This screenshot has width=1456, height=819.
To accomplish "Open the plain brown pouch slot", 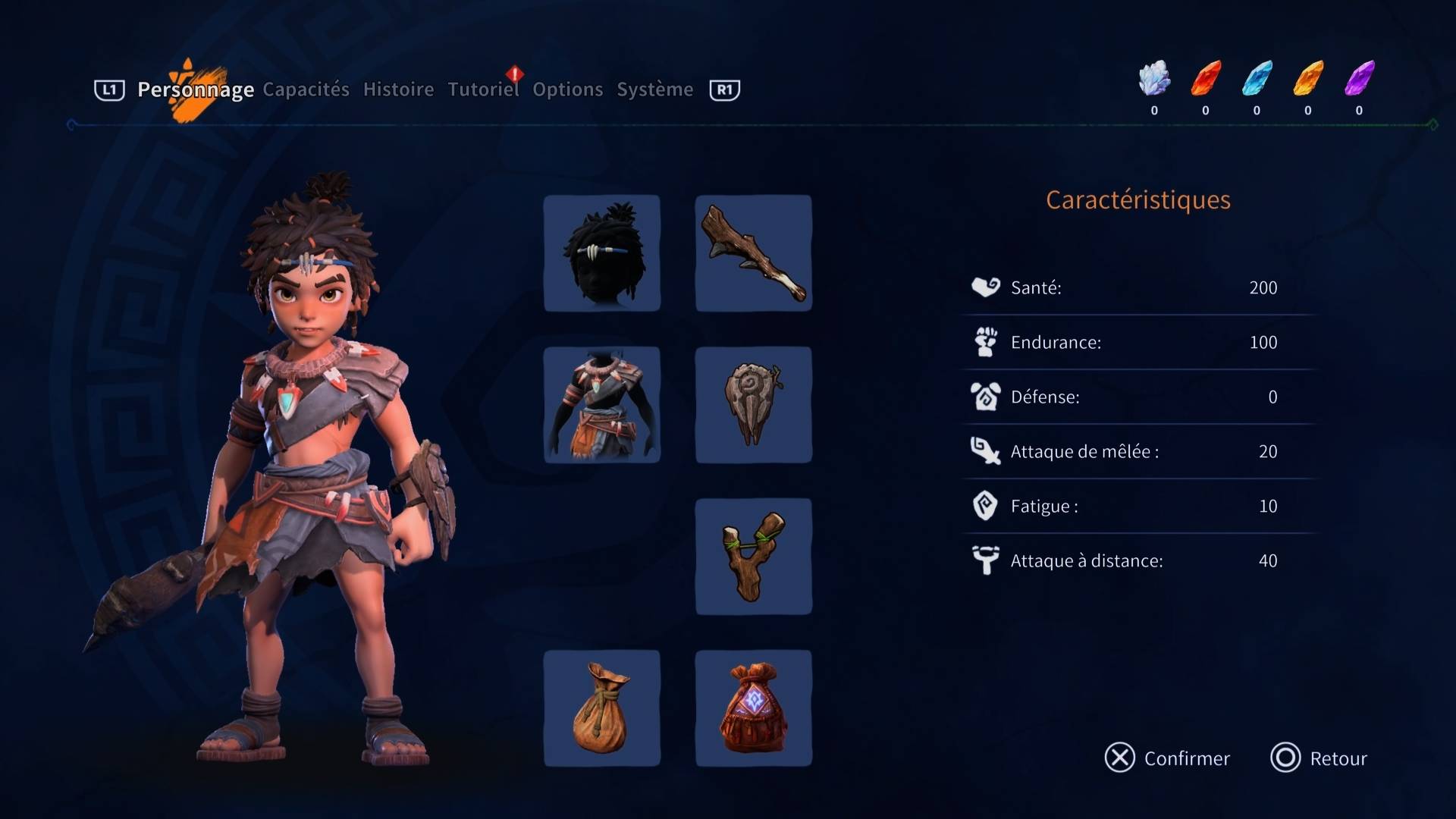I will (602, 708).
